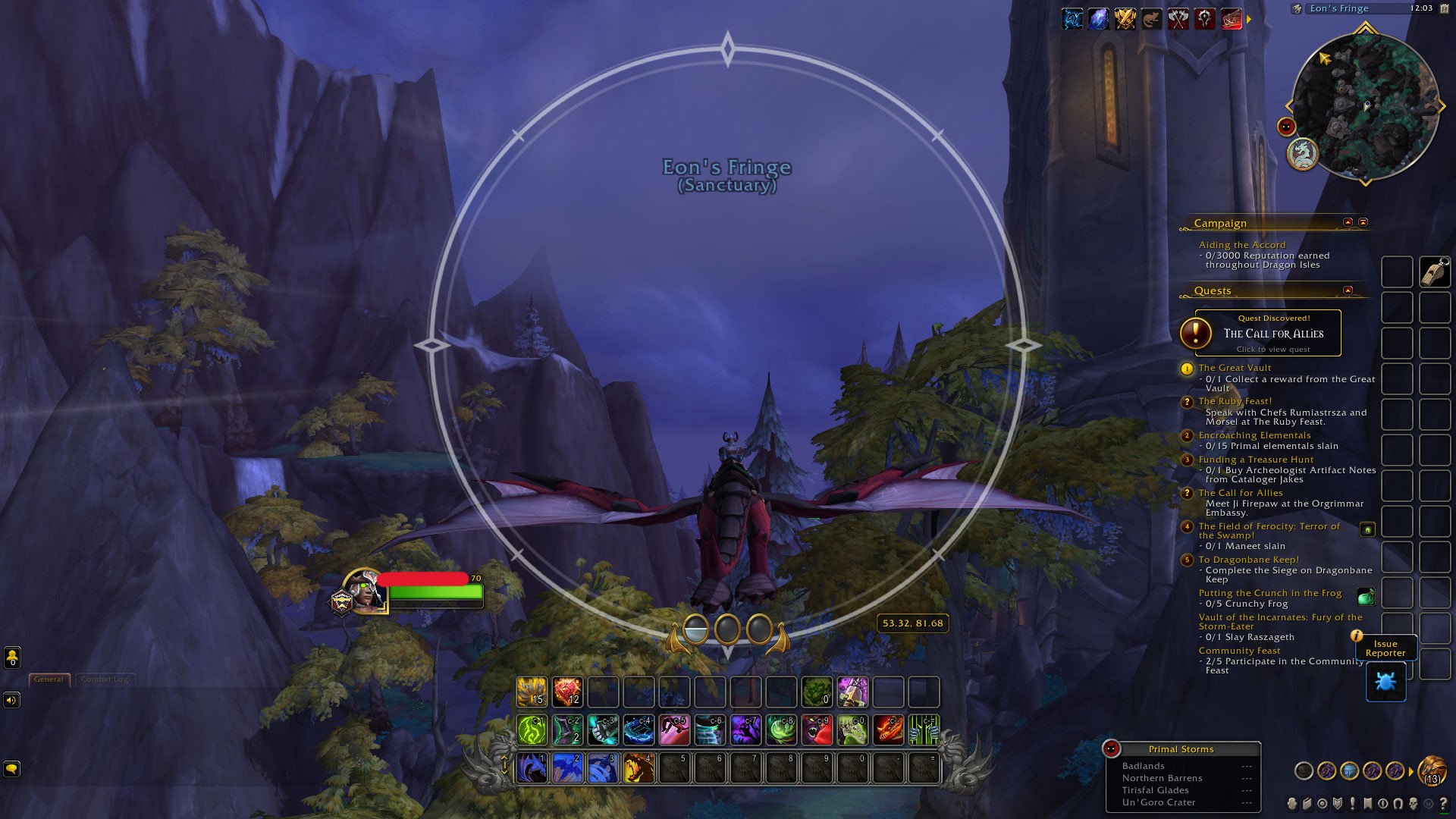Screen dimensions: 1456x819
Task: Click the Issue Reporter bug button
Action: pos(1385,682)
